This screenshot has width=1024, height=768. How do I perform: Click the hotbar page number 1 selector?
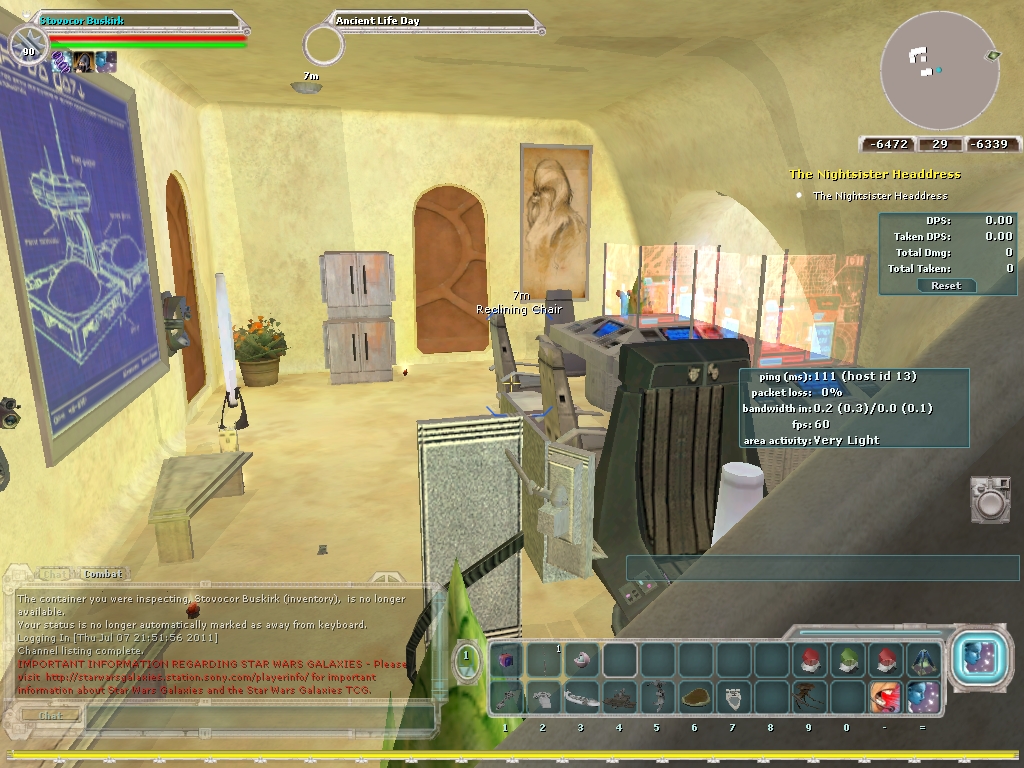click(466, 659)
